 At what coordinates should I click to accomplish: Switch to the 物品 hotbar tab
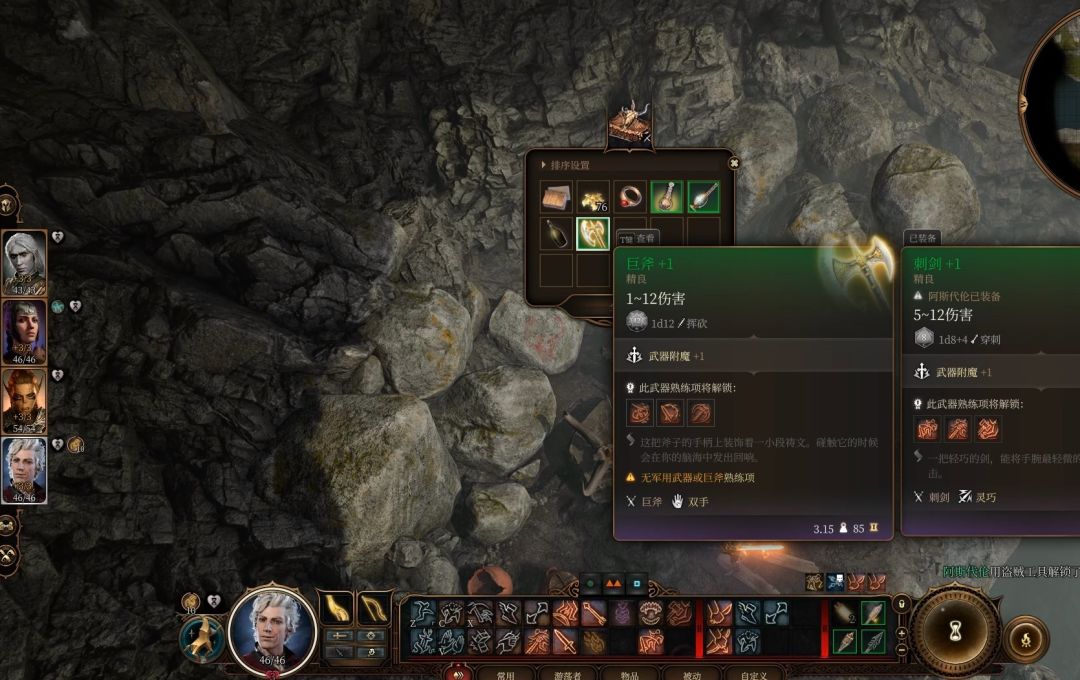pyautogui.click(x=630, y=674)
